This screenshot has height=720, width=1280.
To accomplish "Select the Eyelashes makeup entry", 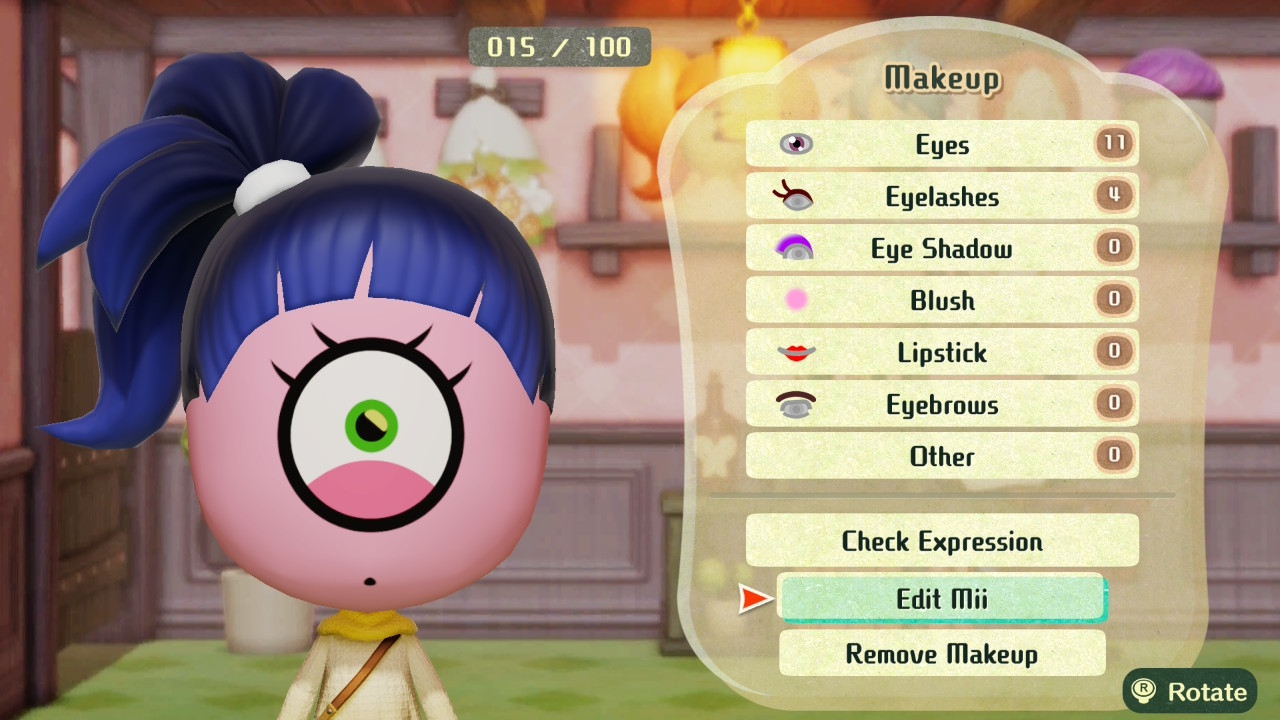I will tap(941, 197).
